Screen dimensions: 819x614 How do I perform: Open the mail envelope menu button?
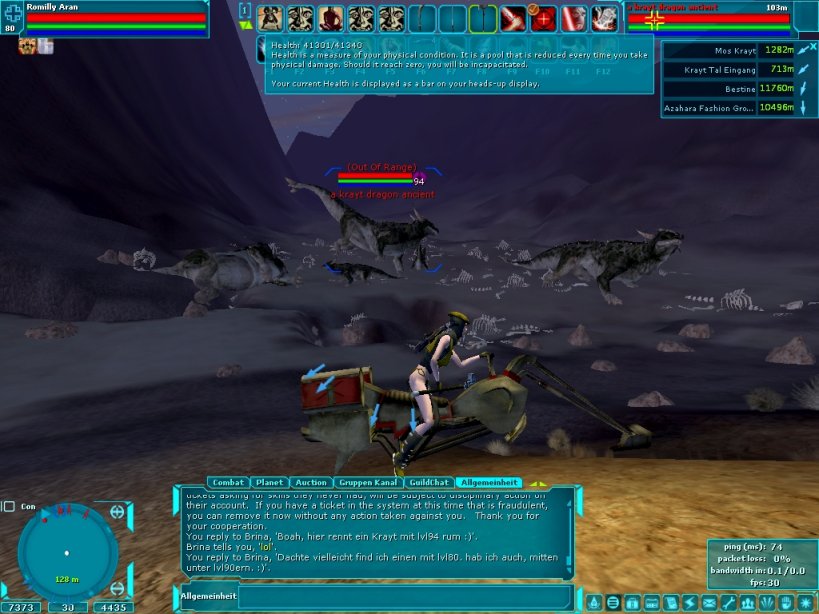point(708,603)
